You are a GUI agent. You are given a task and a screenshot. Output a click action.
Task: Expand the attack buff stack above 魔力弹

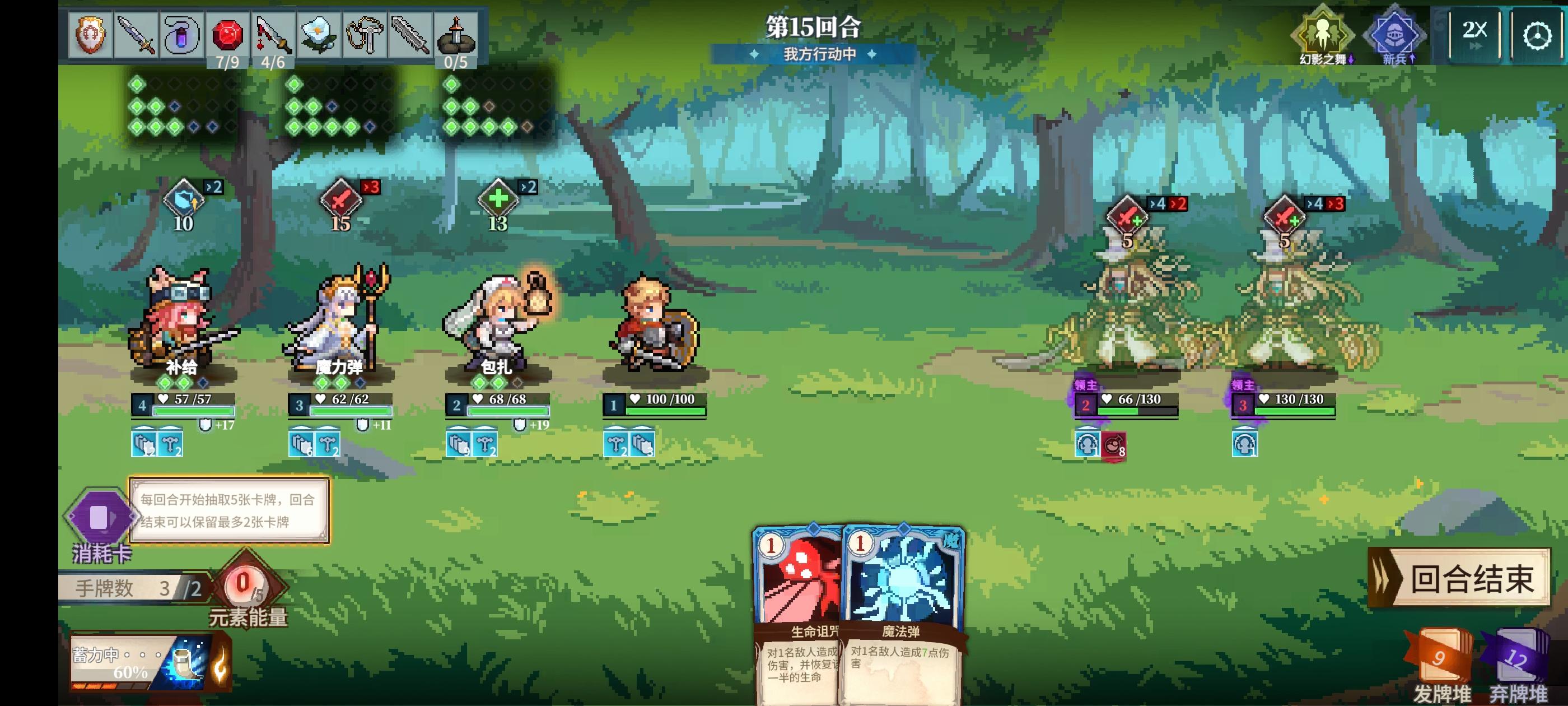(x=341, y=198)
